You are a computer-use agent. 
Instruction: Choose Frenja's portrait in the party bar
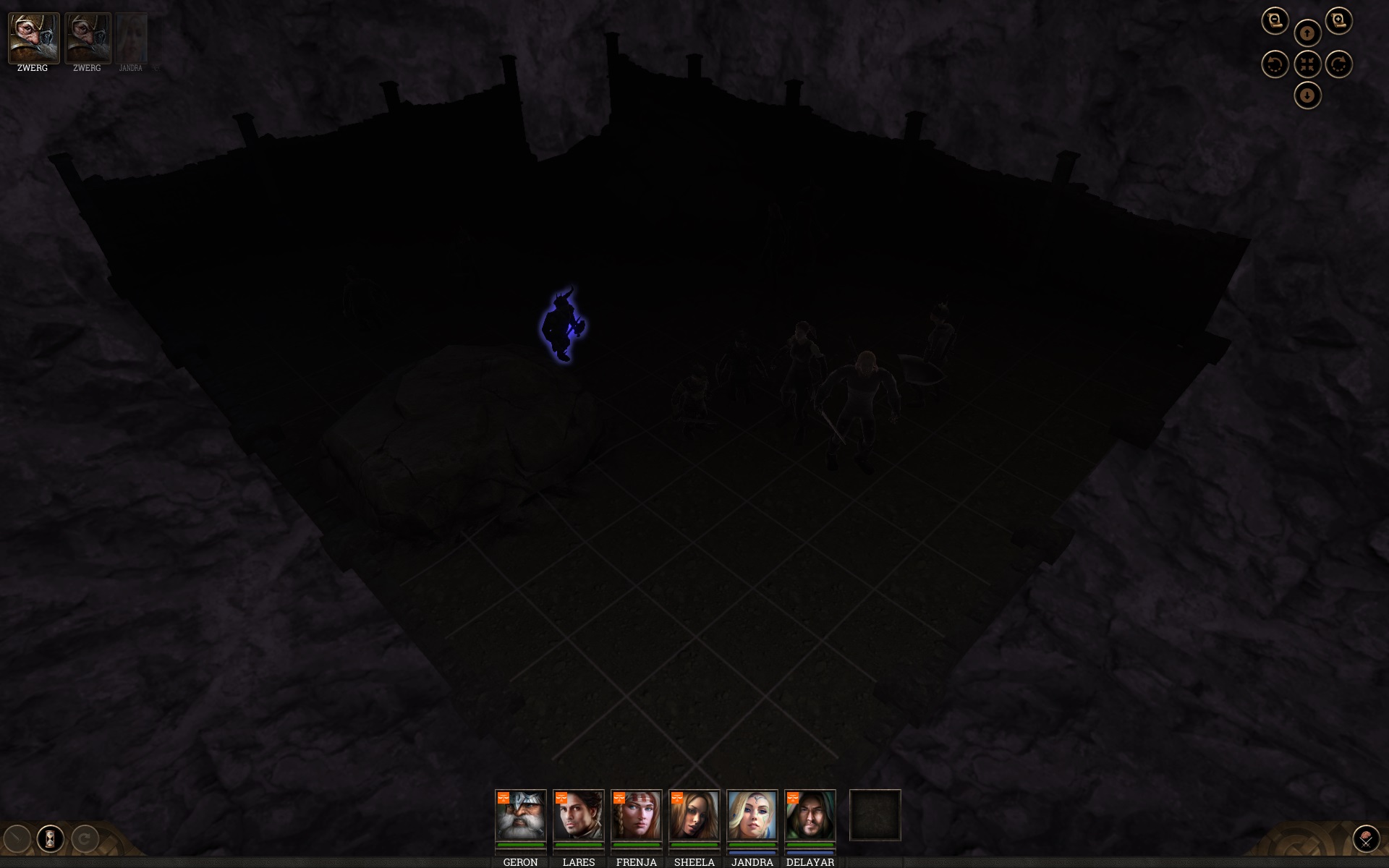(x=636, y=815)
